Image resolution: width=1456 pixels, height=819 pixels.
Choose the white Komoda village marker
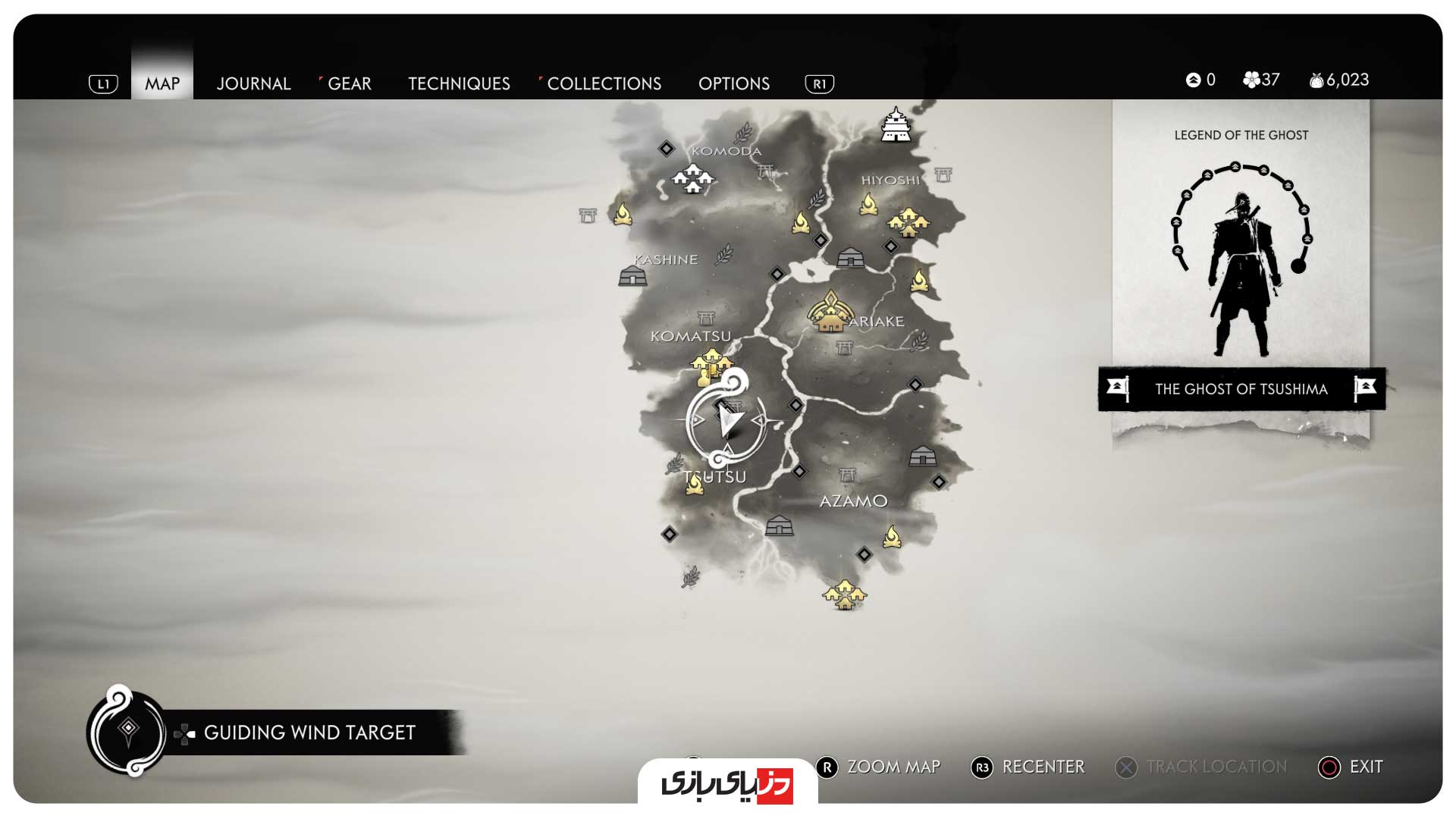tap(692, 179)
